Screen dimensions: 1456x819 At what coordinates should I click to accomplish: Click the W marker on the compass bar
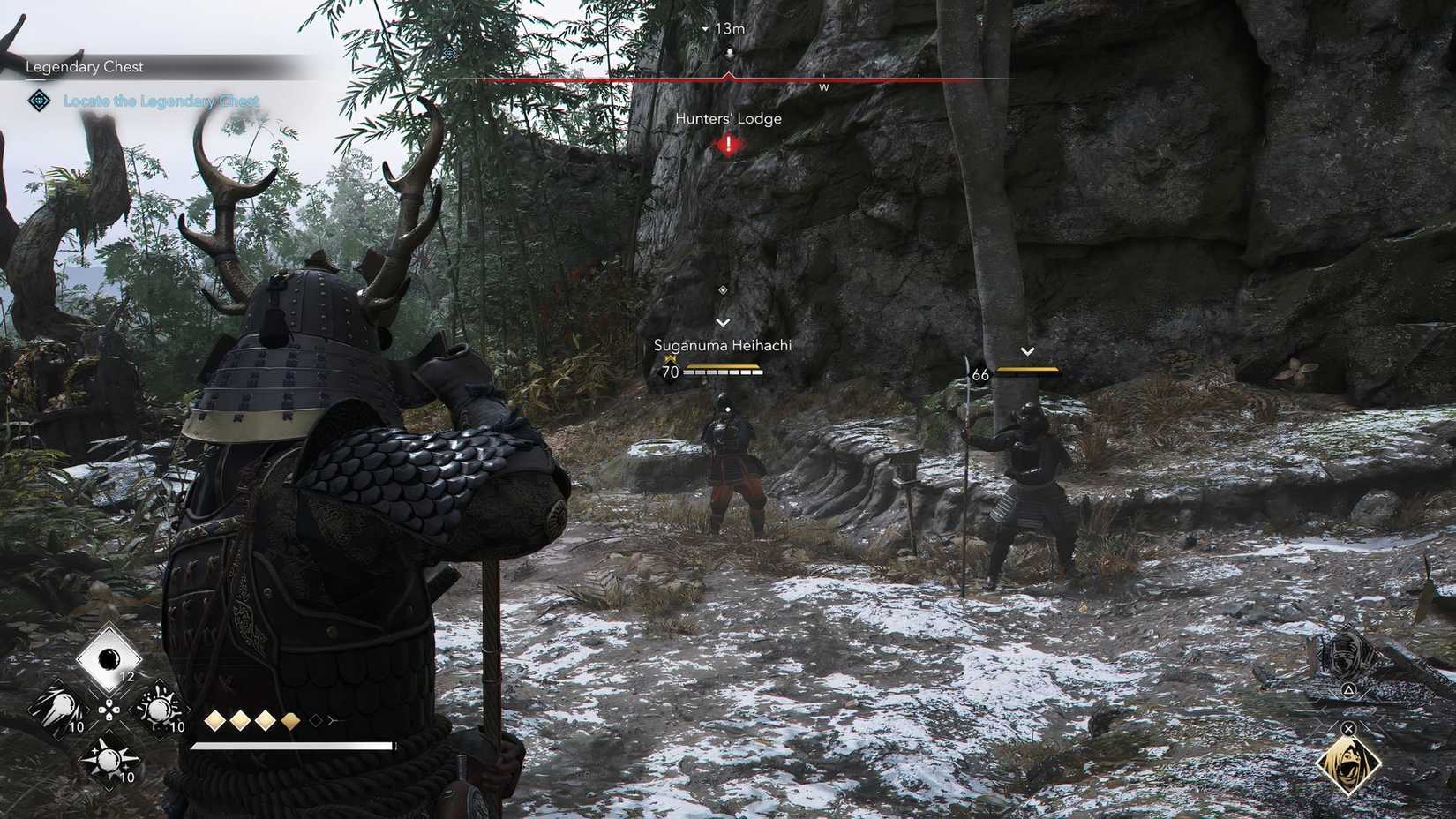[x=824, y=87]
